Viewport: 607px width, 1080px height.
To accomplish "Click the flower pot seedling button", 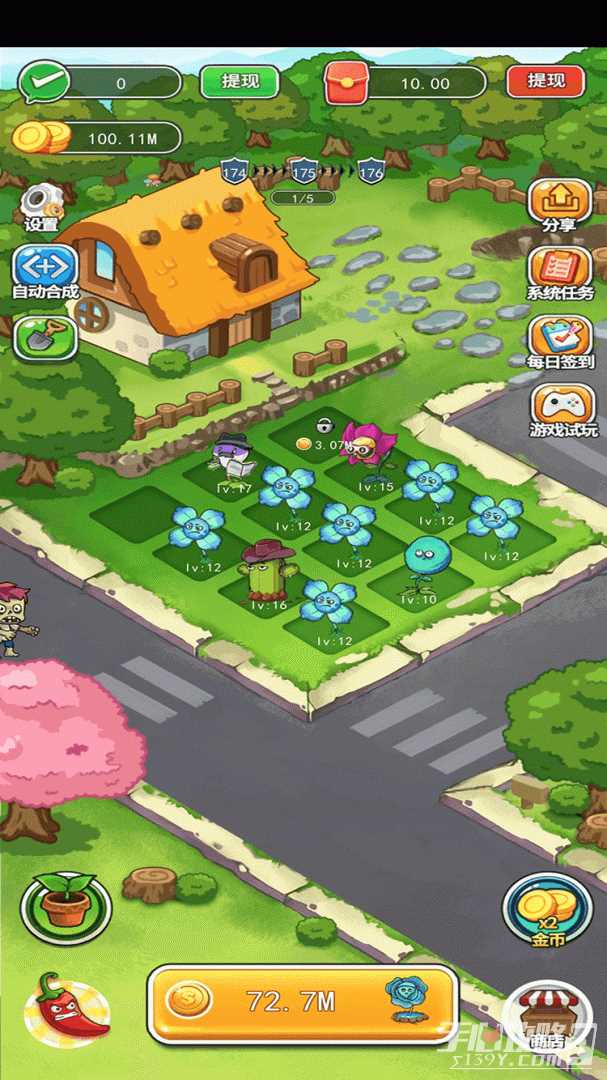I will pos(66,906).
